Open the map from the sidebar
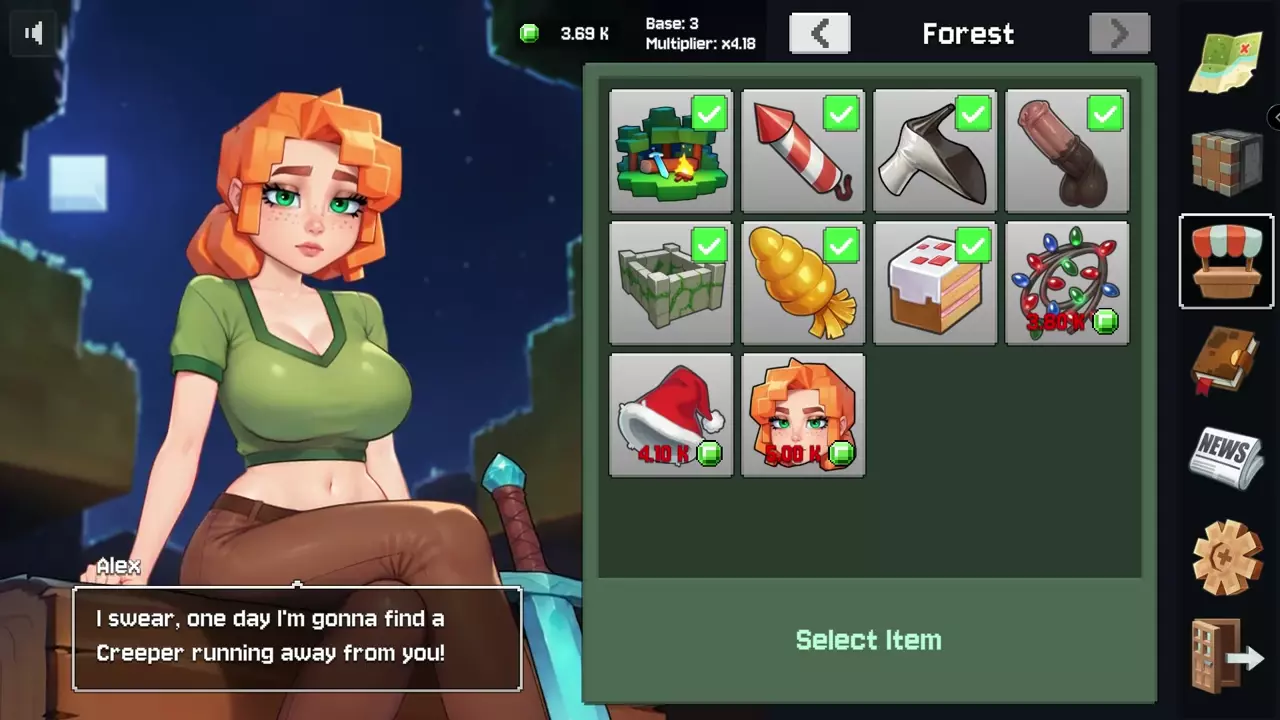Screen dimensions: 1280x720 1227,62
